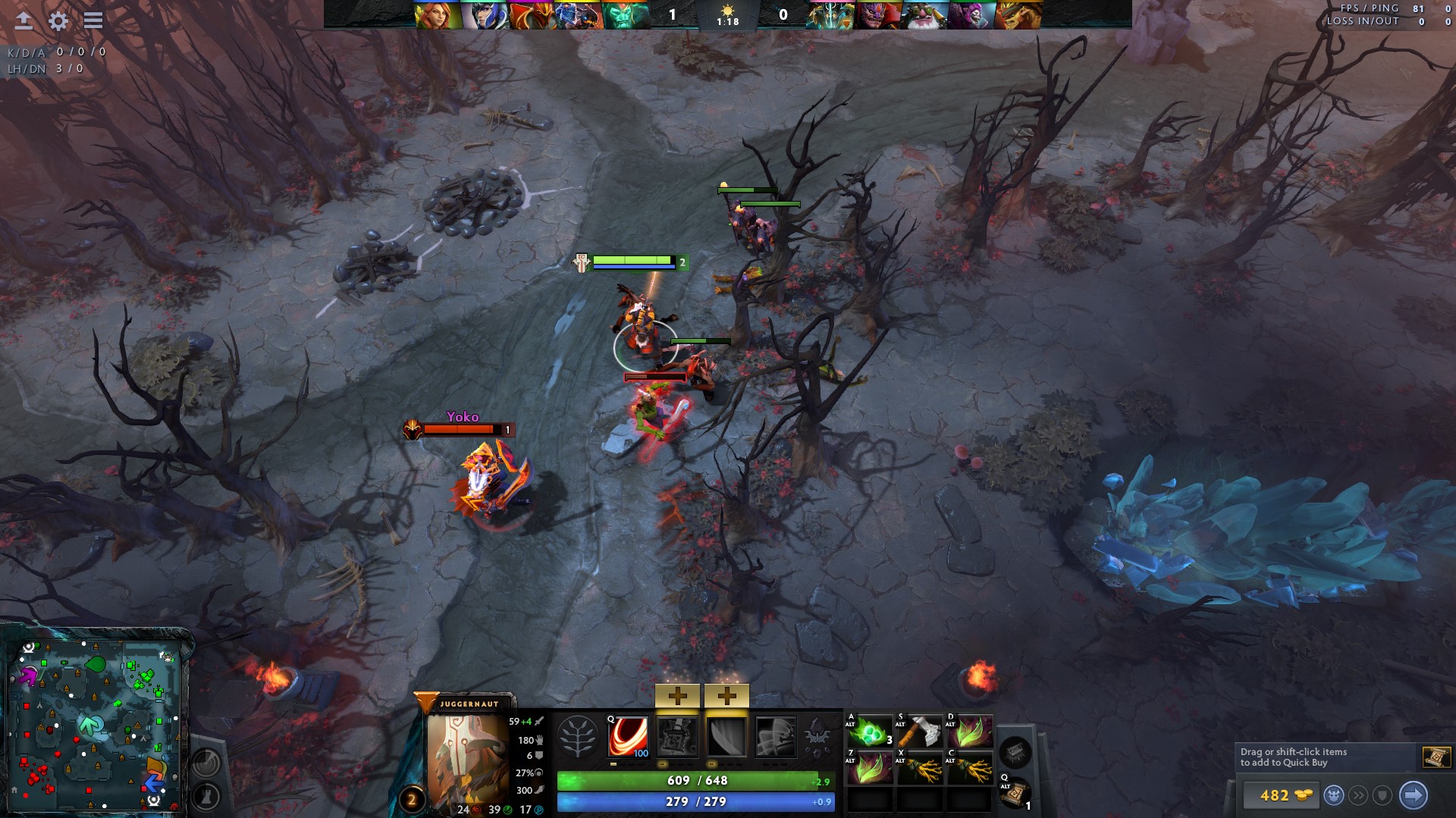
Task: Click the broadcast upload icon top left
Action: pos(23,21)
